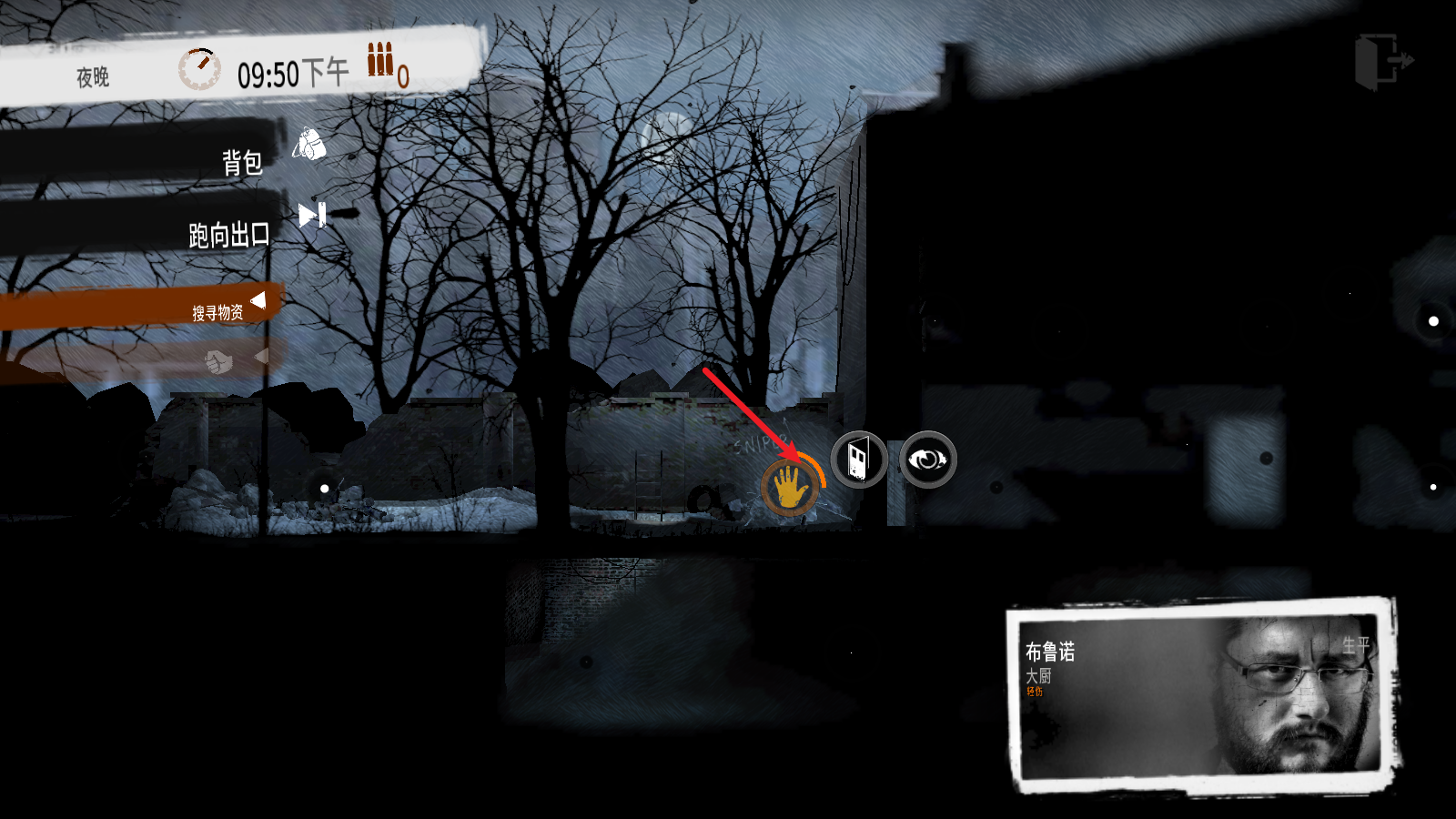
Task: Switch to the fist combat mode
Action: click(218, 362)
